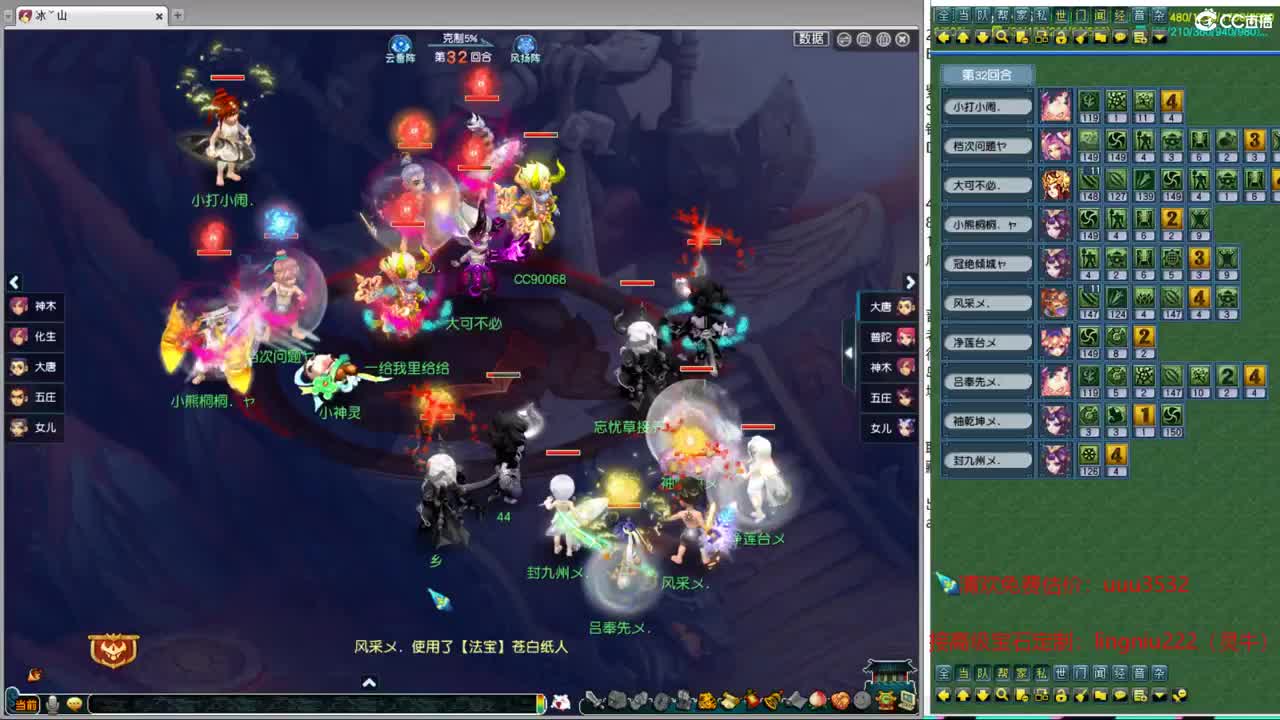1280x720 pixels.
Task: Click the yellow down arrow in the chat toolbar
Action: tap(982, 38)
